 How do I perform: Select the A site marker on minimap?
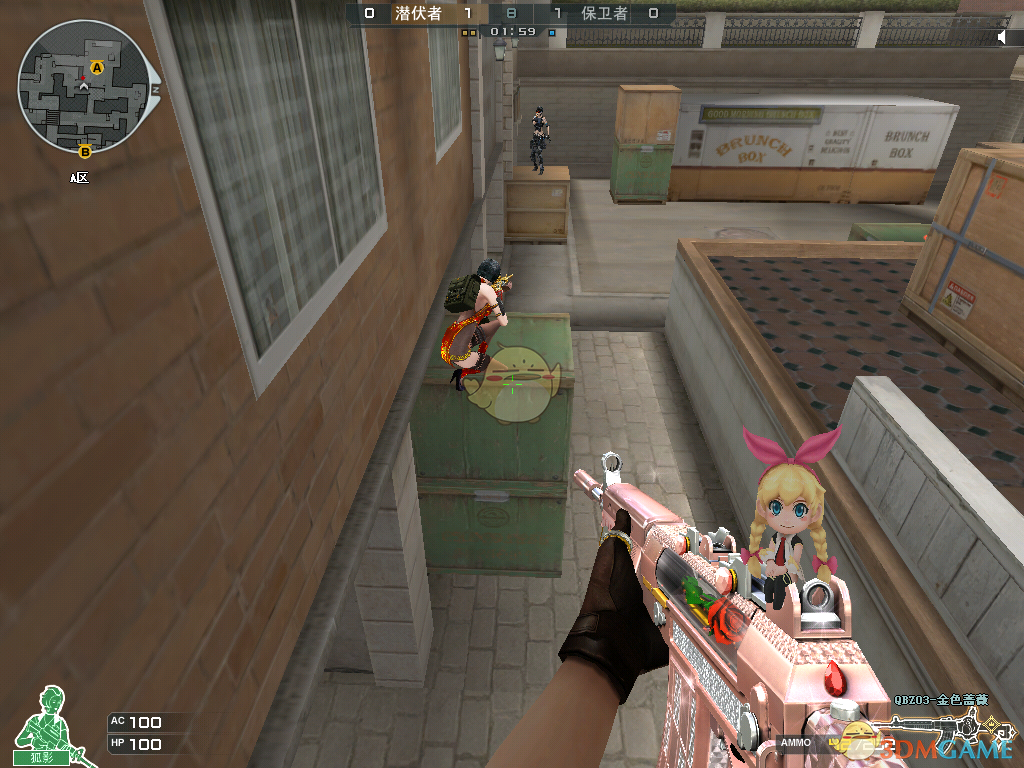tap(97, 67)
